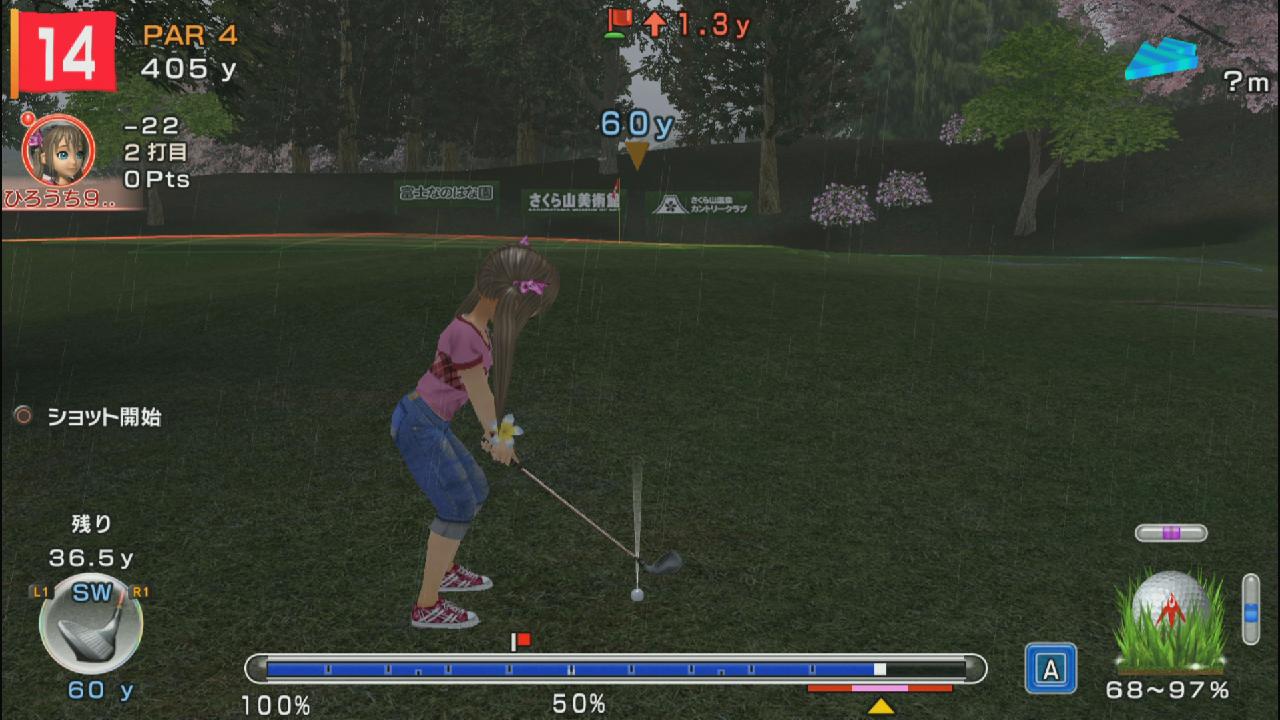Viewport: 1280px width, 720px height.
Task: Click the horizontal purple slope indicator
Action: (1171, 533)
